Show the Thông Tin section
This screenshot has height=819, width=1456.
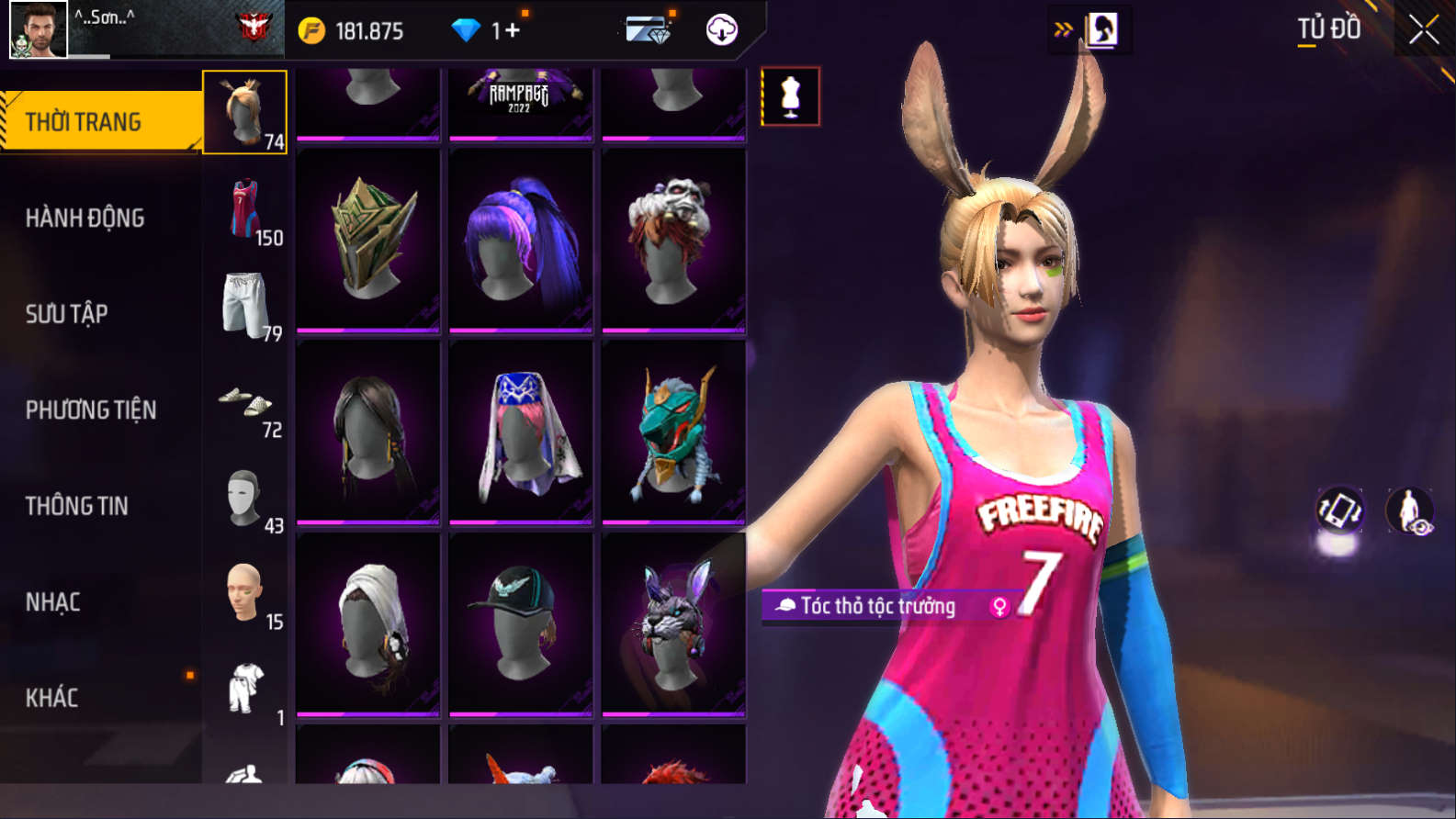pos(77,506)
